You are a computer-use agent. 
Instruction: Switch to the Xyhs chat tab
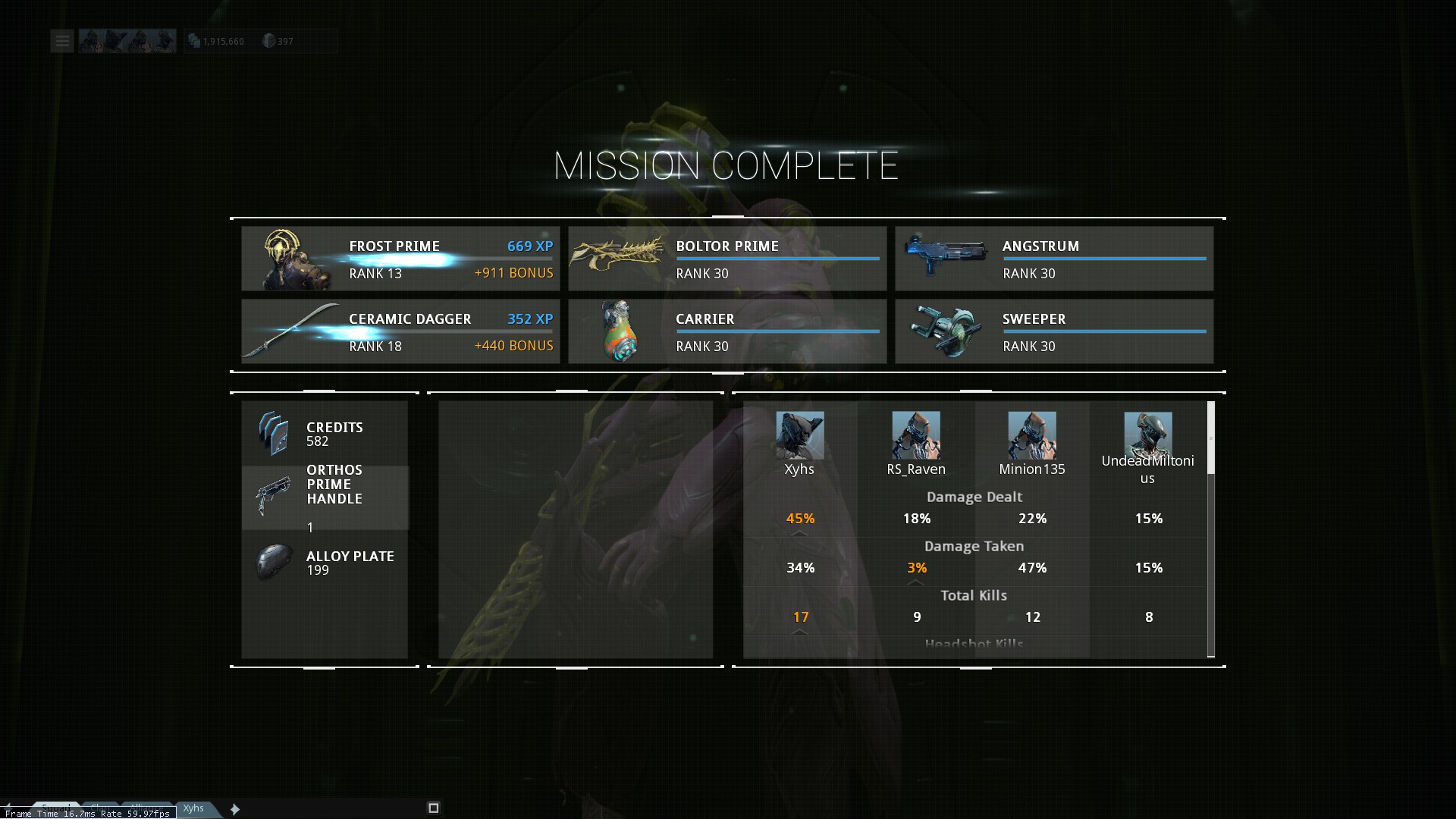[194, 808]
